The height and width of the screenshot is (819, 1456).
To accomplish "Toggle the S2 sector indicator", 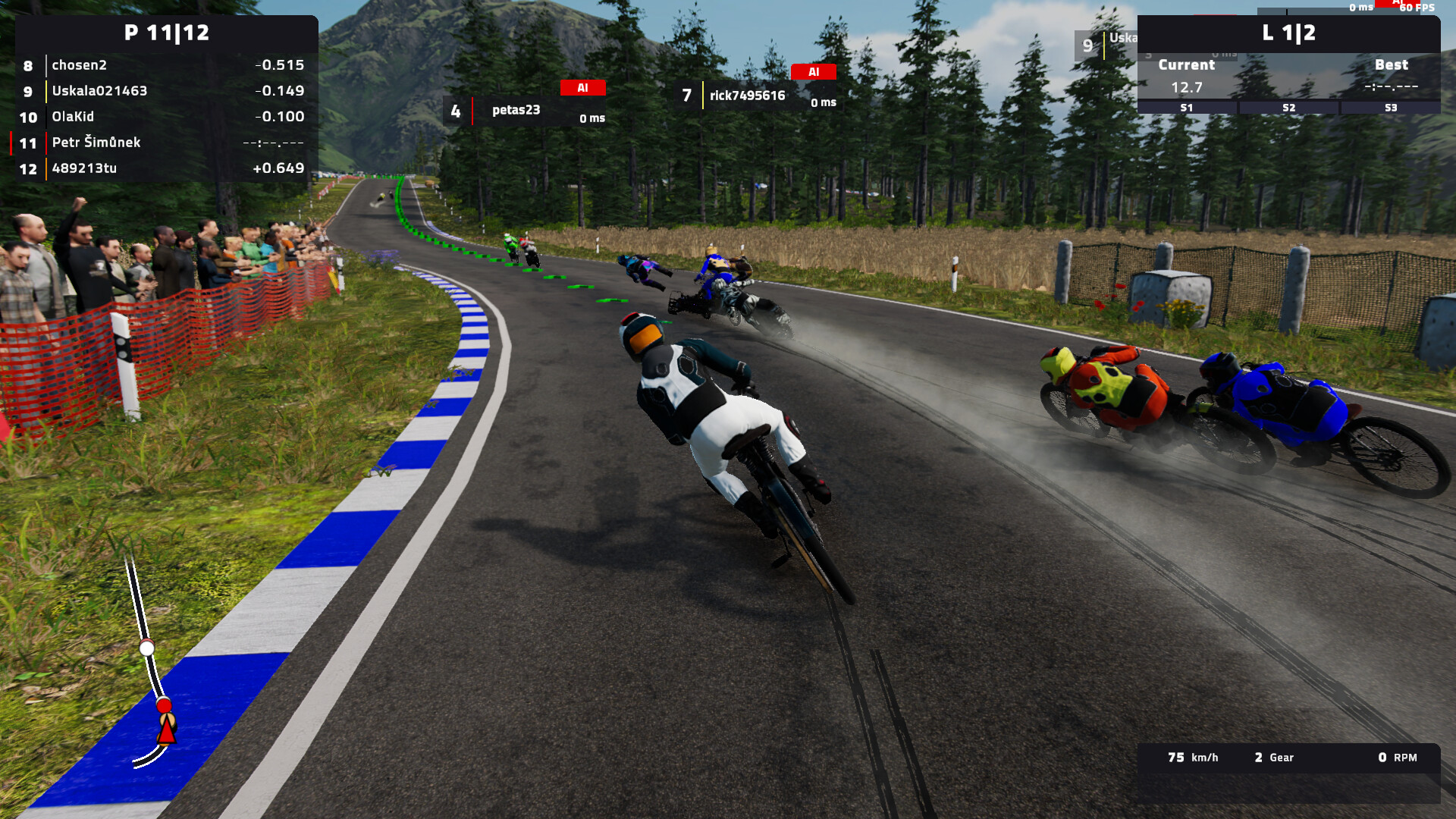I will 1288,108.
